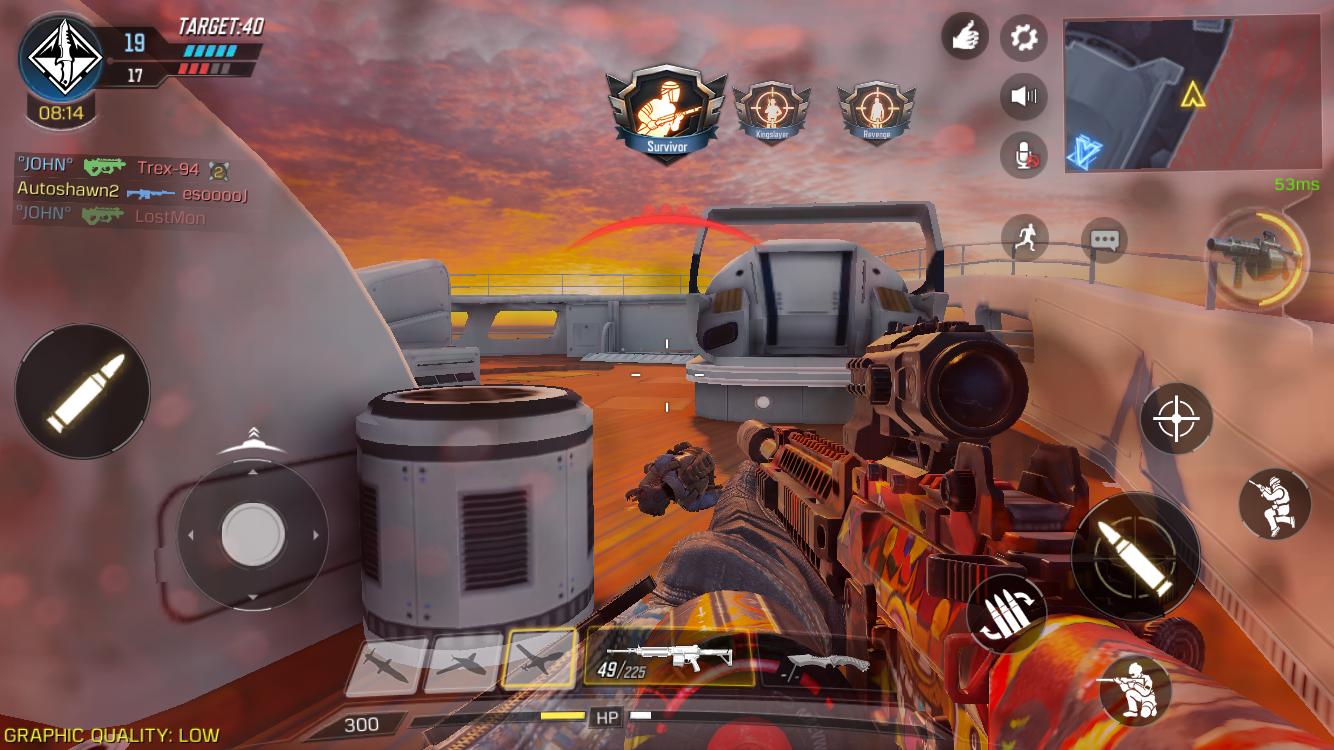Tap the virtual movement joystick
The width and height of the screenshot is (1334, 750).
252,534
